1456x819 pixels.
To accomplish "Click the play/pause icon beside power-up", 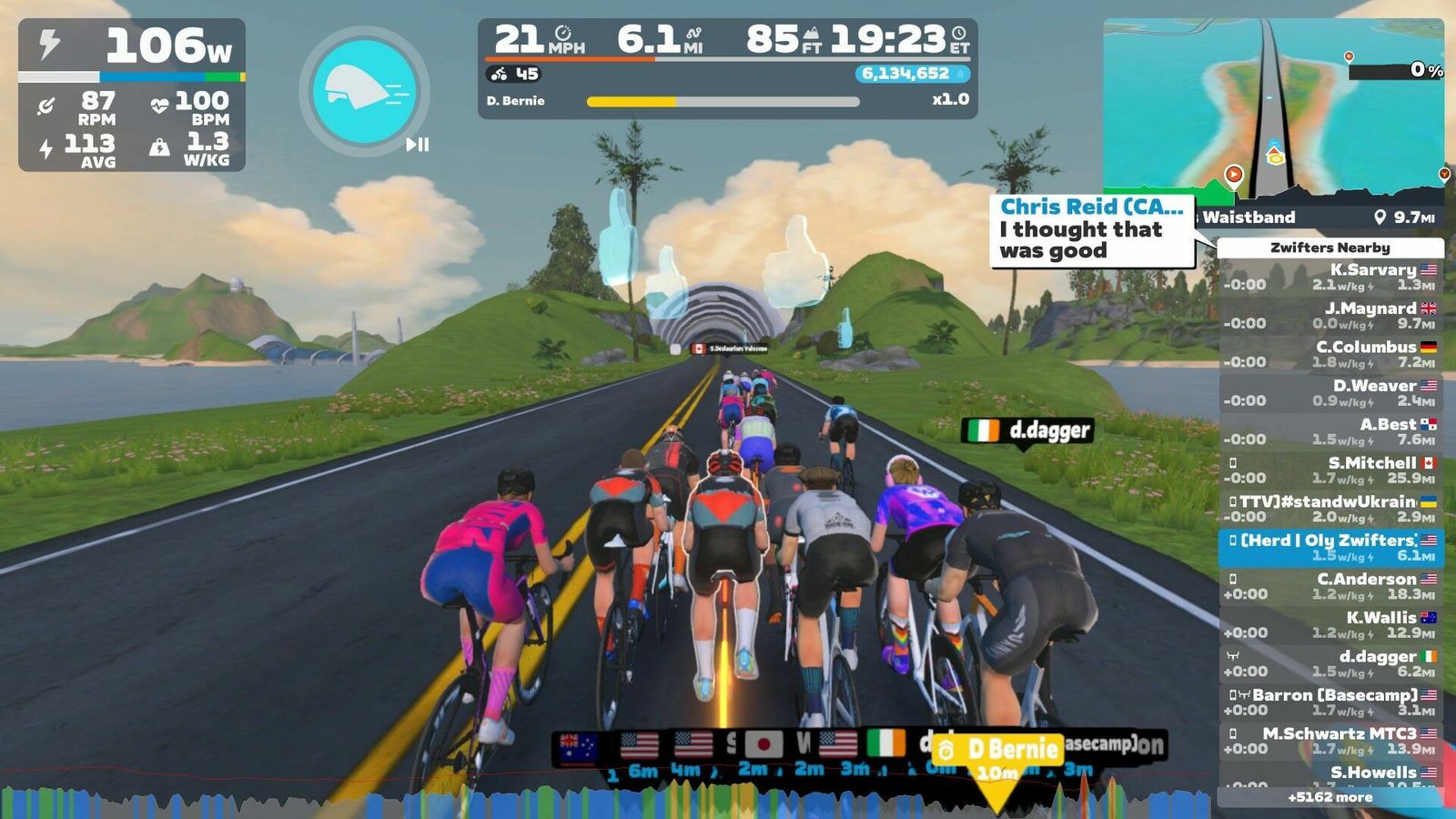I will 417,144.
